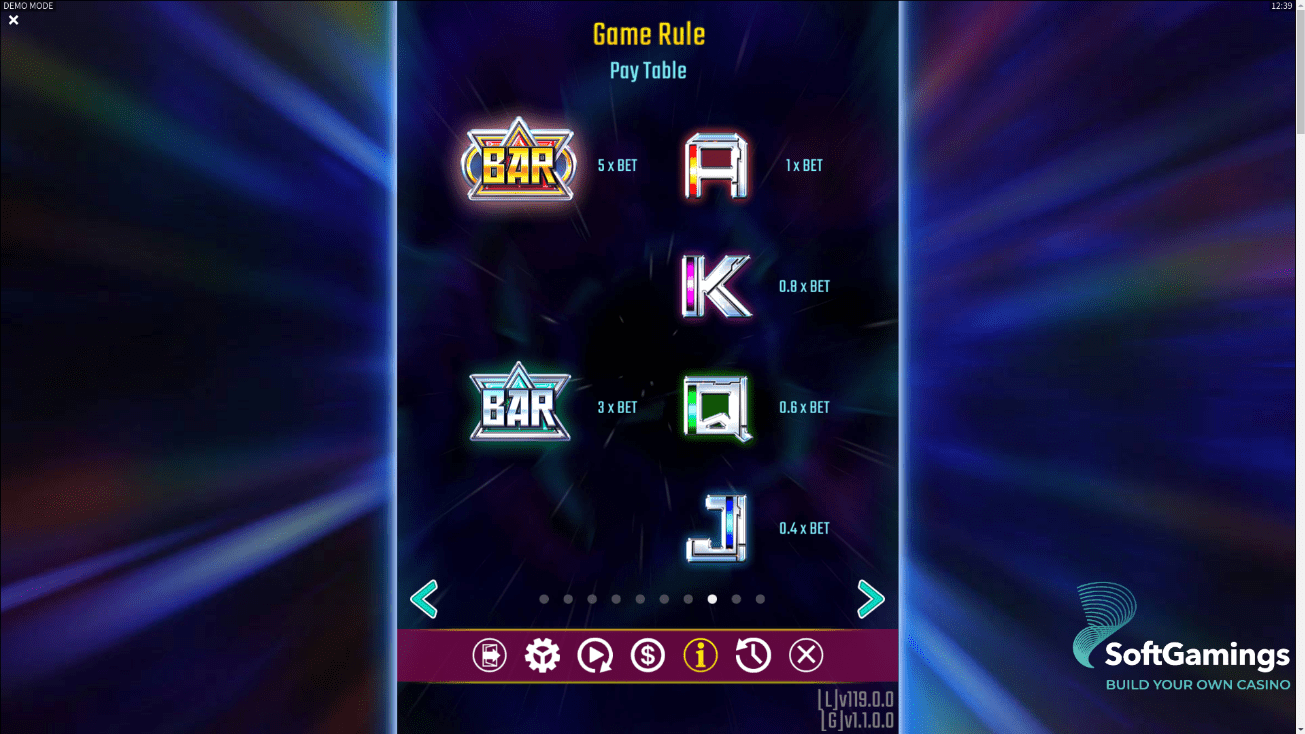The height and width of the screenshot is (734, 1305).
Task: Go to the previous rules page arrow
Action: tap(424, 599)
